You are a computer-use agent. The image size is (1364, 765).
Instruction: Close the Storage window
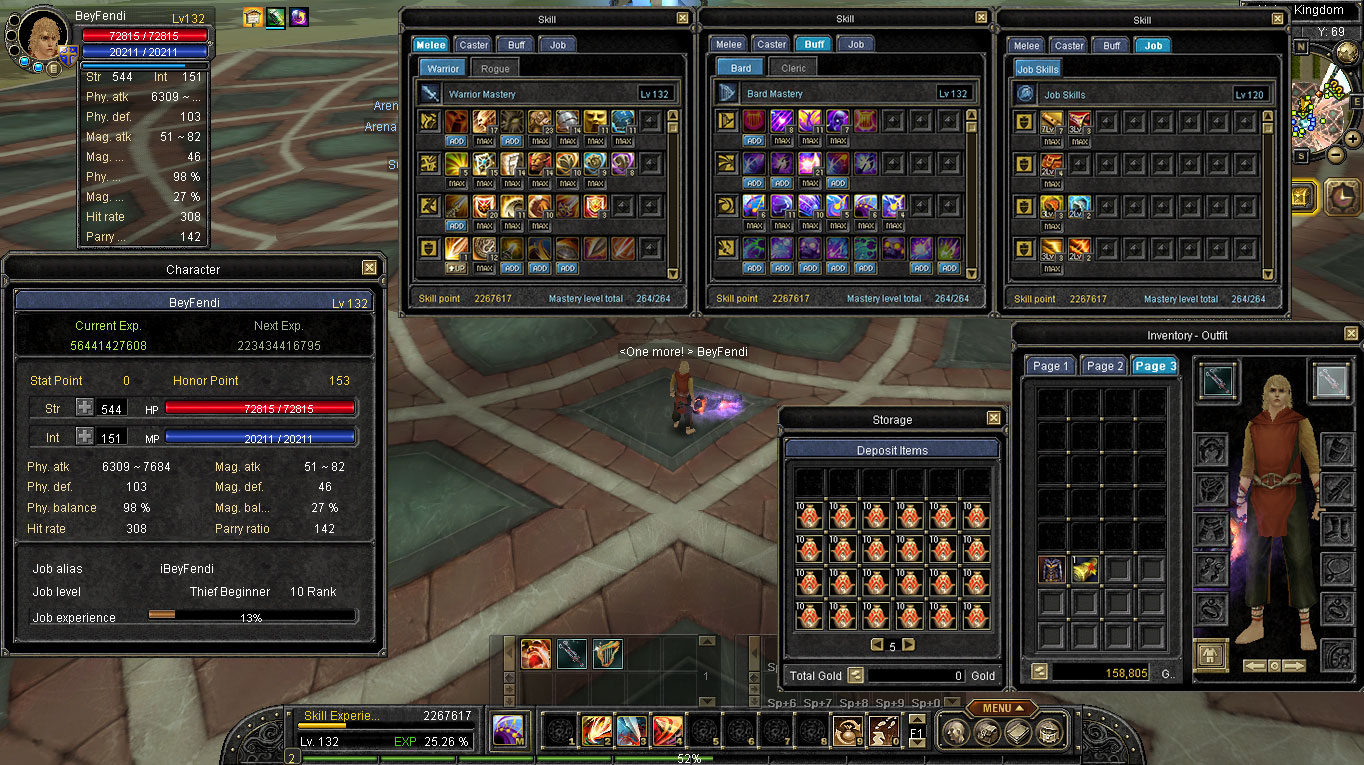click(993, 418)
